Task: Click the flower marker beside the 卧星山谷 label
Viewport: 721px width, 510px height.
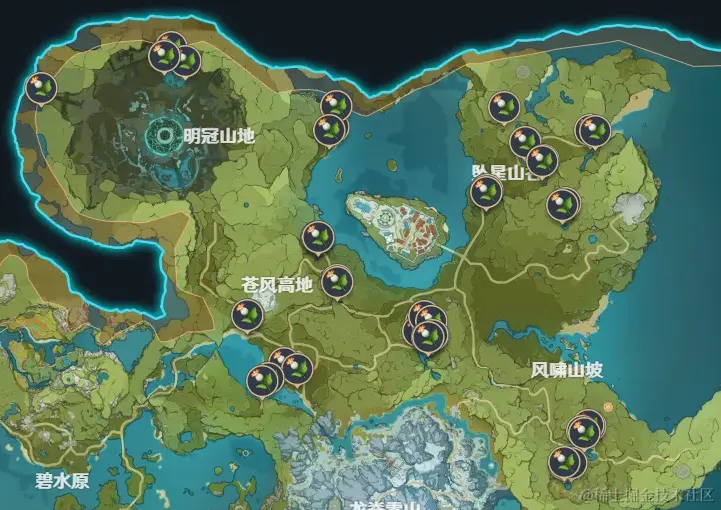Action: [486, 190]
